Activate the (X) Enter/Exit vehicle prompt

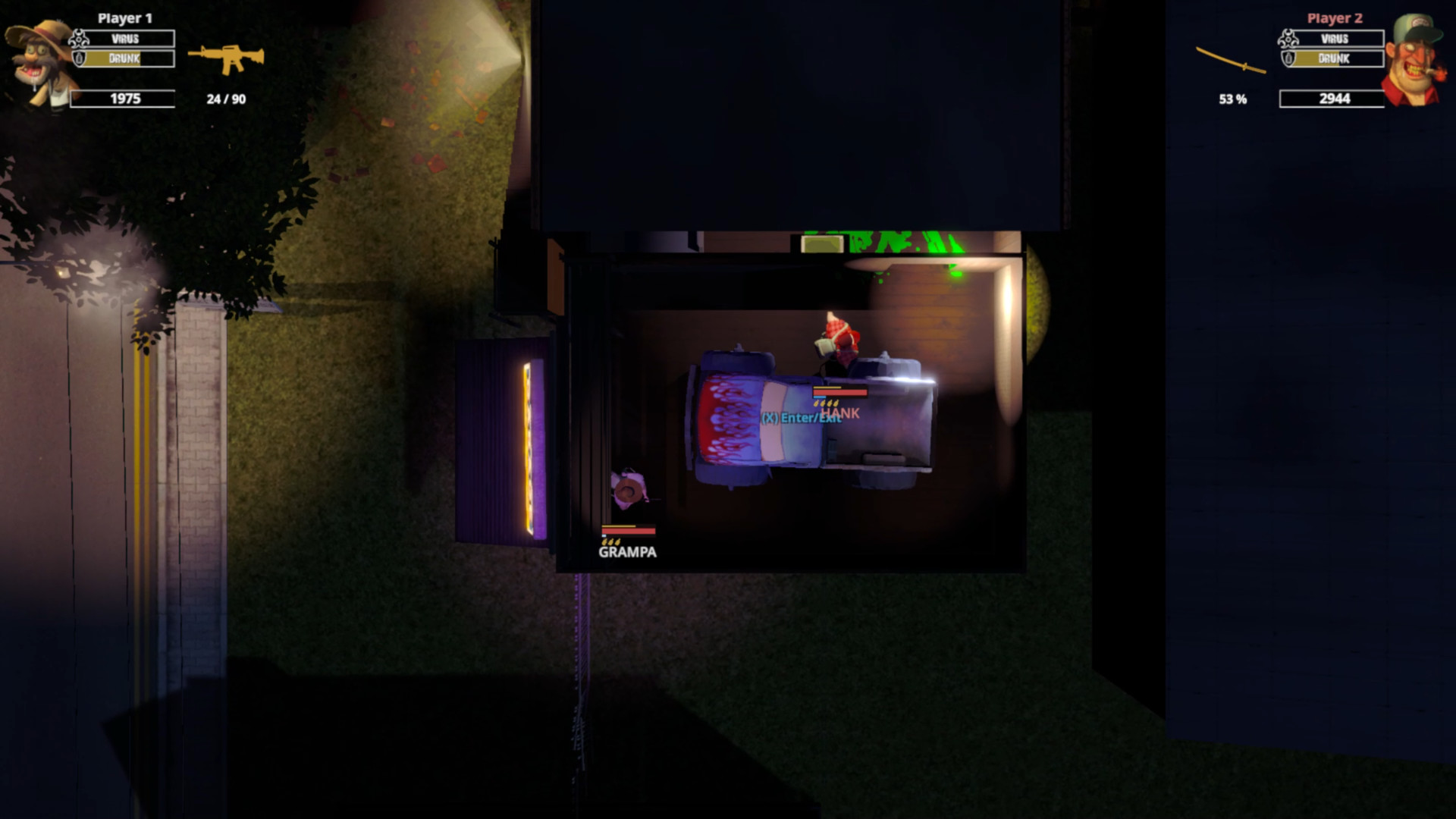point(799,417)
